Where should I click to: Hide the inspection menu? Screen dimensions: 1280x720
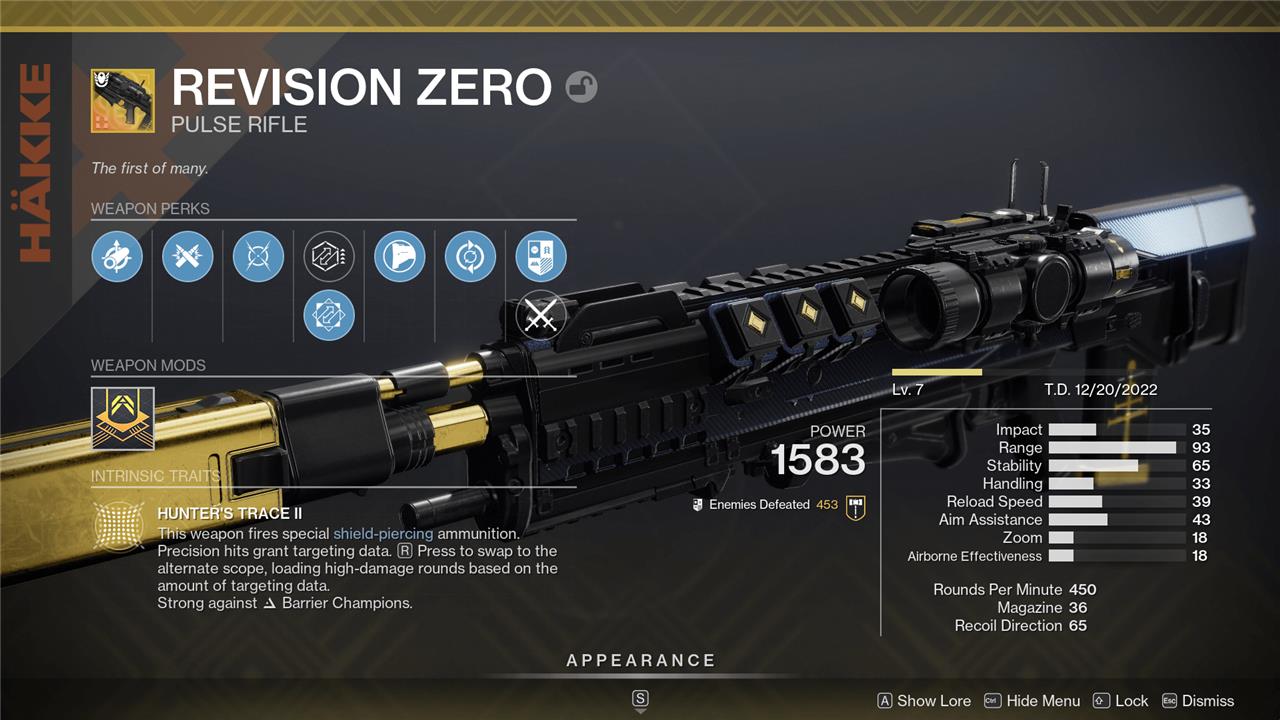[1032, 701]
